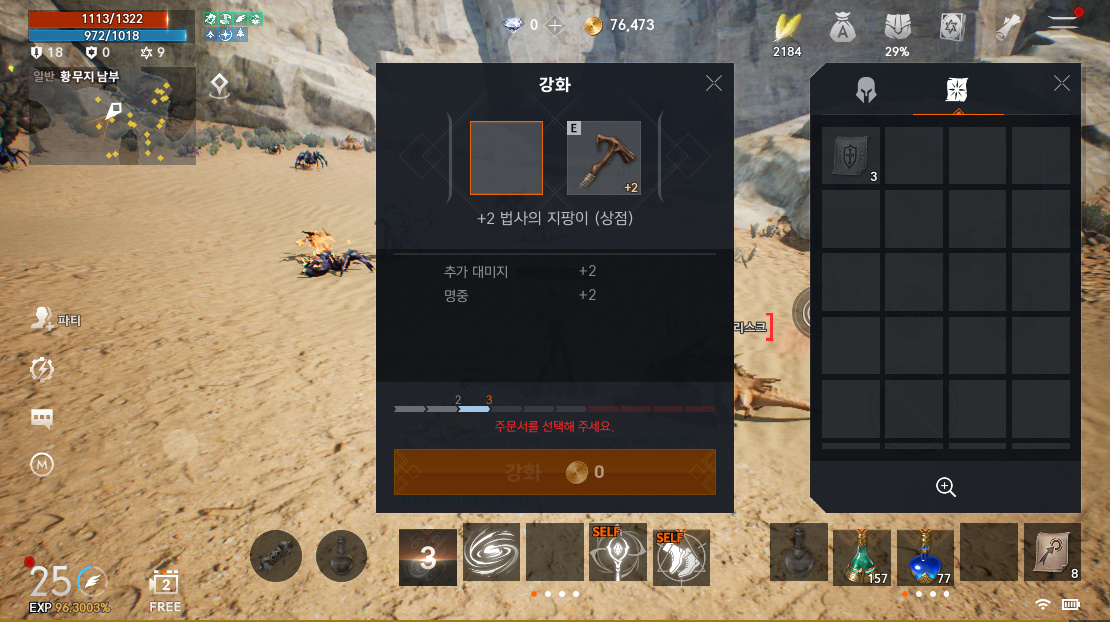Close the 강화 enhancement window
The width and height of the screenshot is (1110, 622).
coord(713,83)
